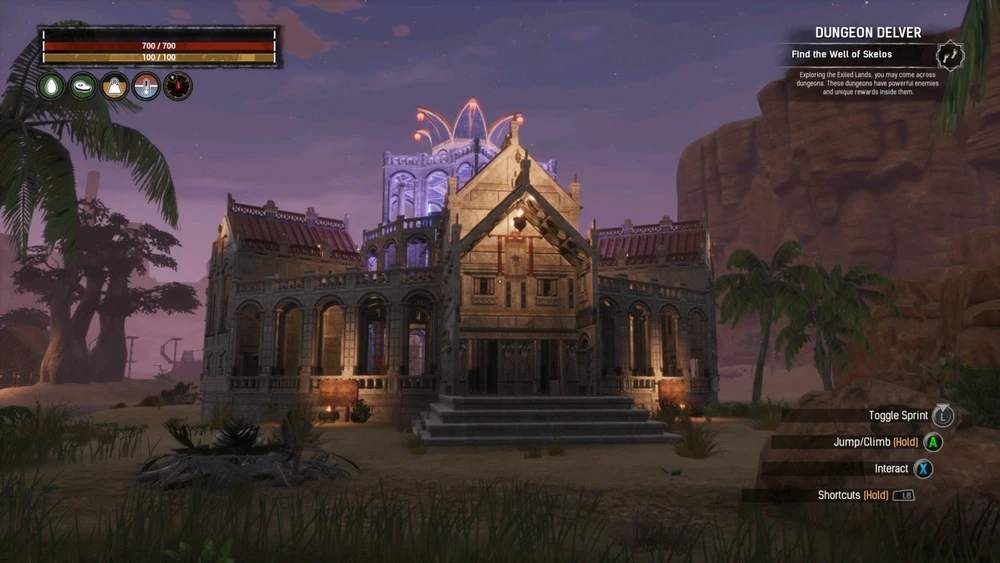Open the thermometer temperature indicator

pyautogui.click(x=146, y=87)
